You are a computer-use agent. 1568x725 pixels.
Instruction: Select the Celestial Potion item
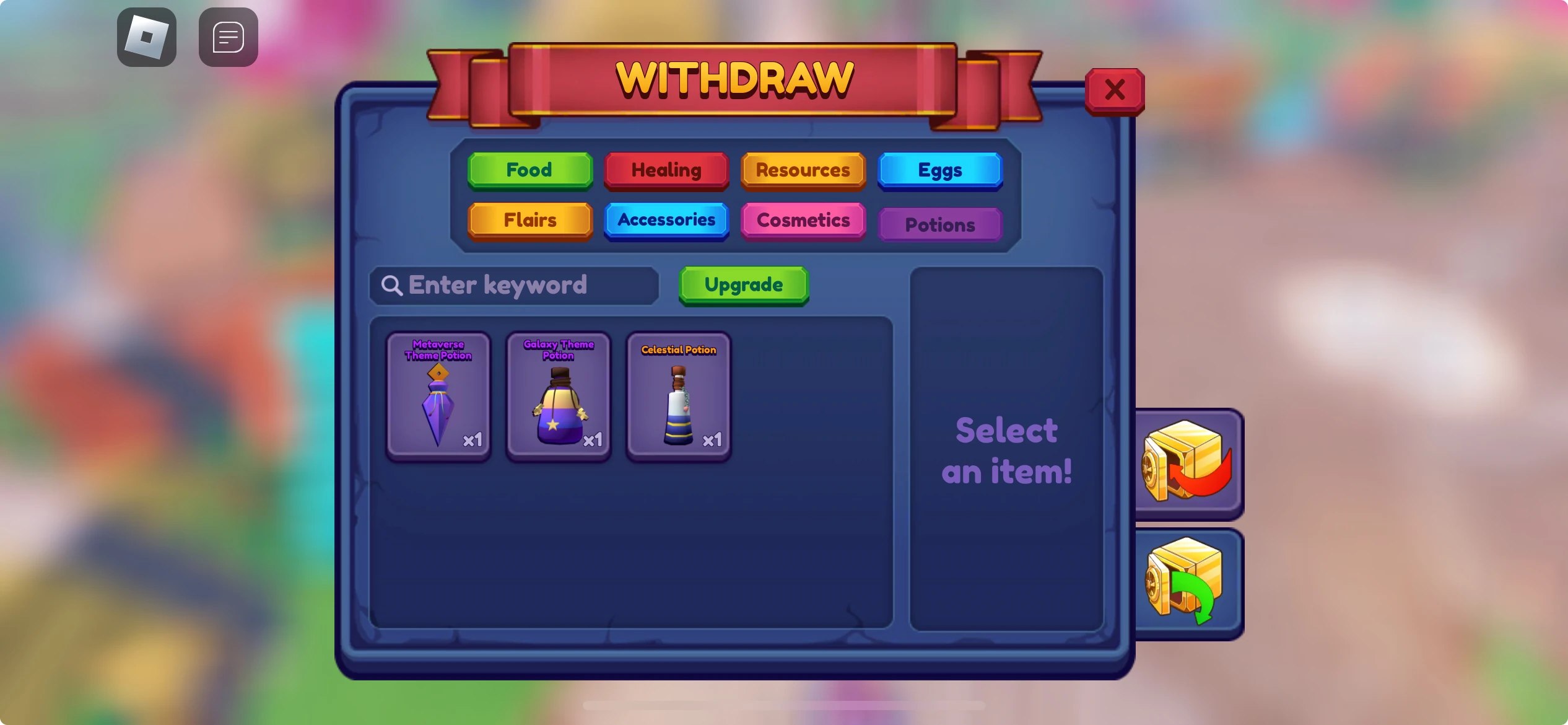677,397
